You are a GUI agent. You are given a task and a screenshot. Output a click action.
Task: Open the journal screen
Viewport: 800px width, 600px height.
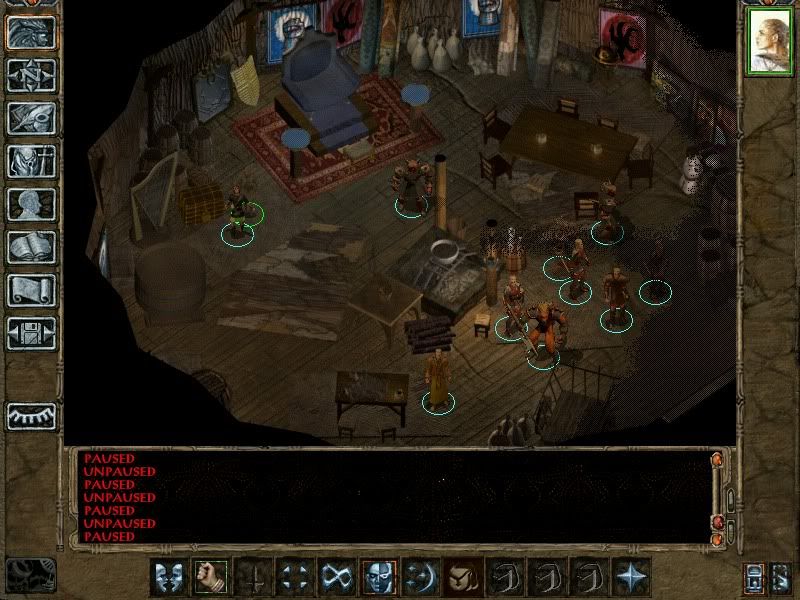pos(30,118)
